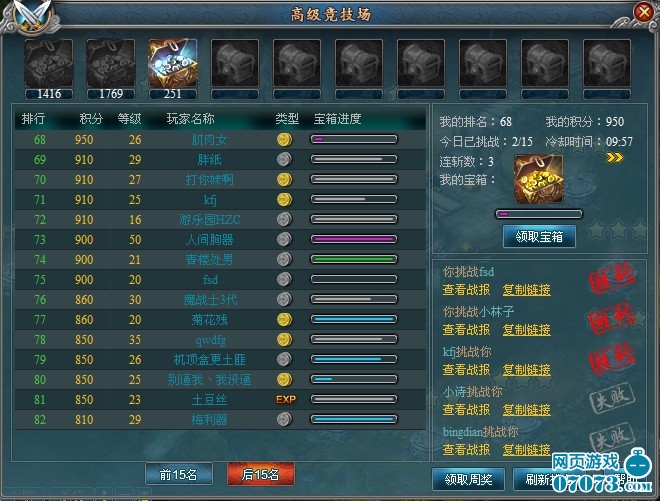Choose player 打你妹啊 from the rankings

click(x=210, y=179)
